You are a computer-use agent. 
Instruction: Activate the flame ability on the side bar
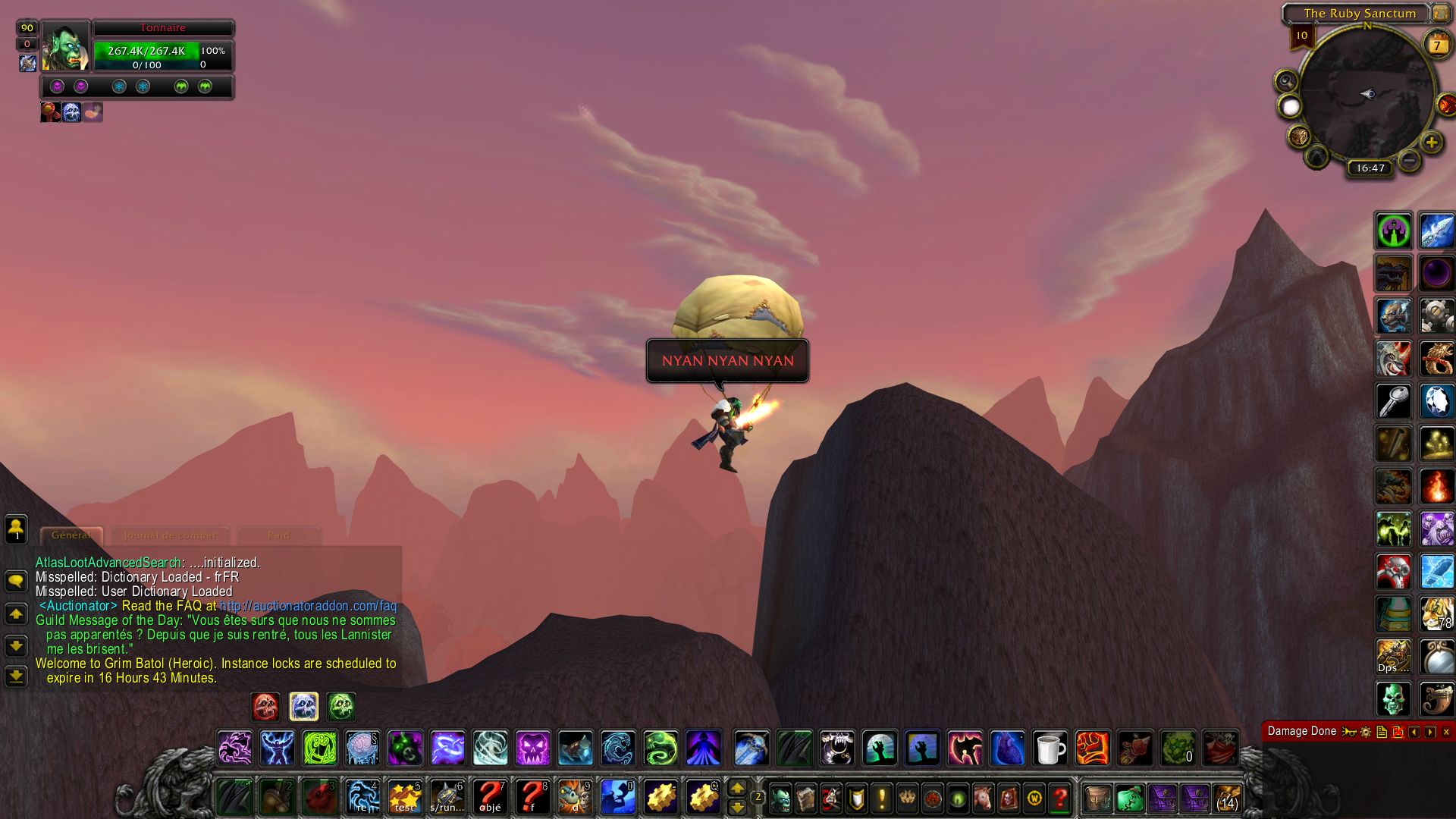pyautogui.click(x=1436, y=487)
